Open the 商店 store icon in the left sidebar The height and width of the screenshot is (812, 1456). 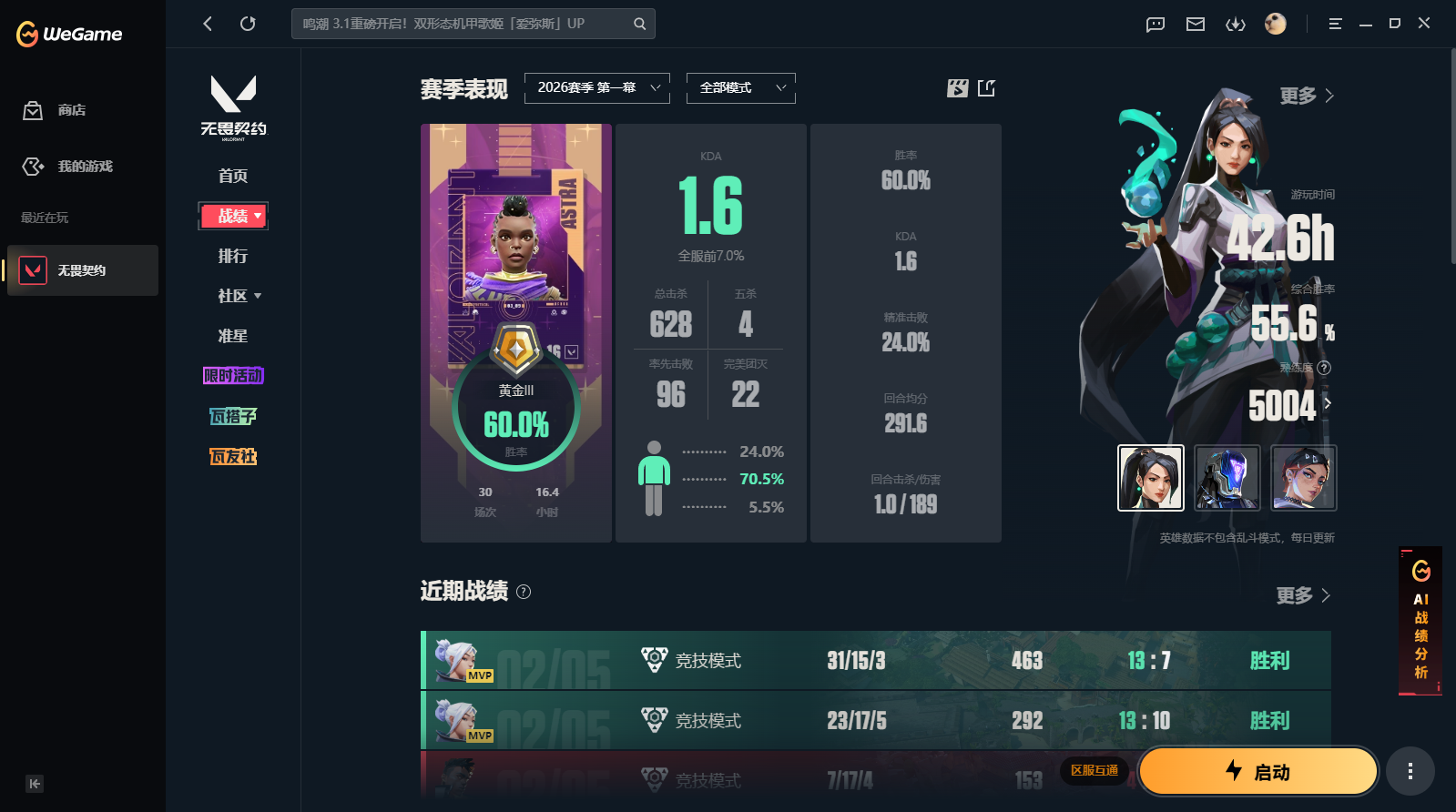click(x=33, y=109)
